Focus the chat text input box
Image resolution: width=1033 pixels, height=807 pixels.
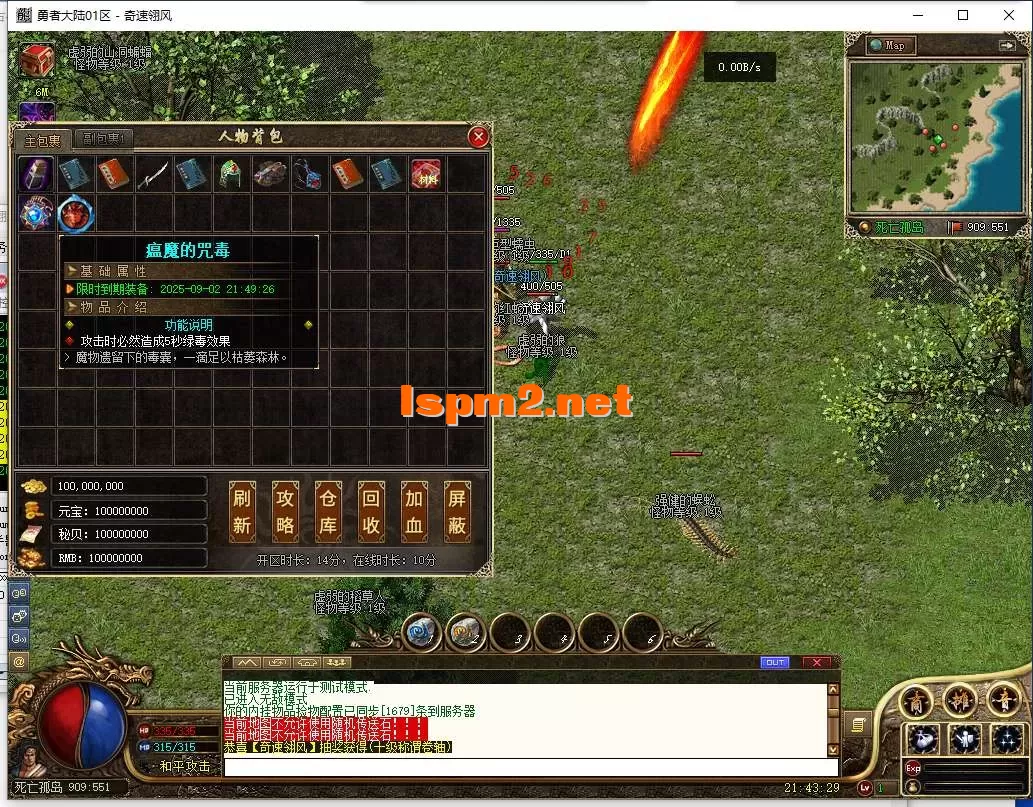click(525, 767)
